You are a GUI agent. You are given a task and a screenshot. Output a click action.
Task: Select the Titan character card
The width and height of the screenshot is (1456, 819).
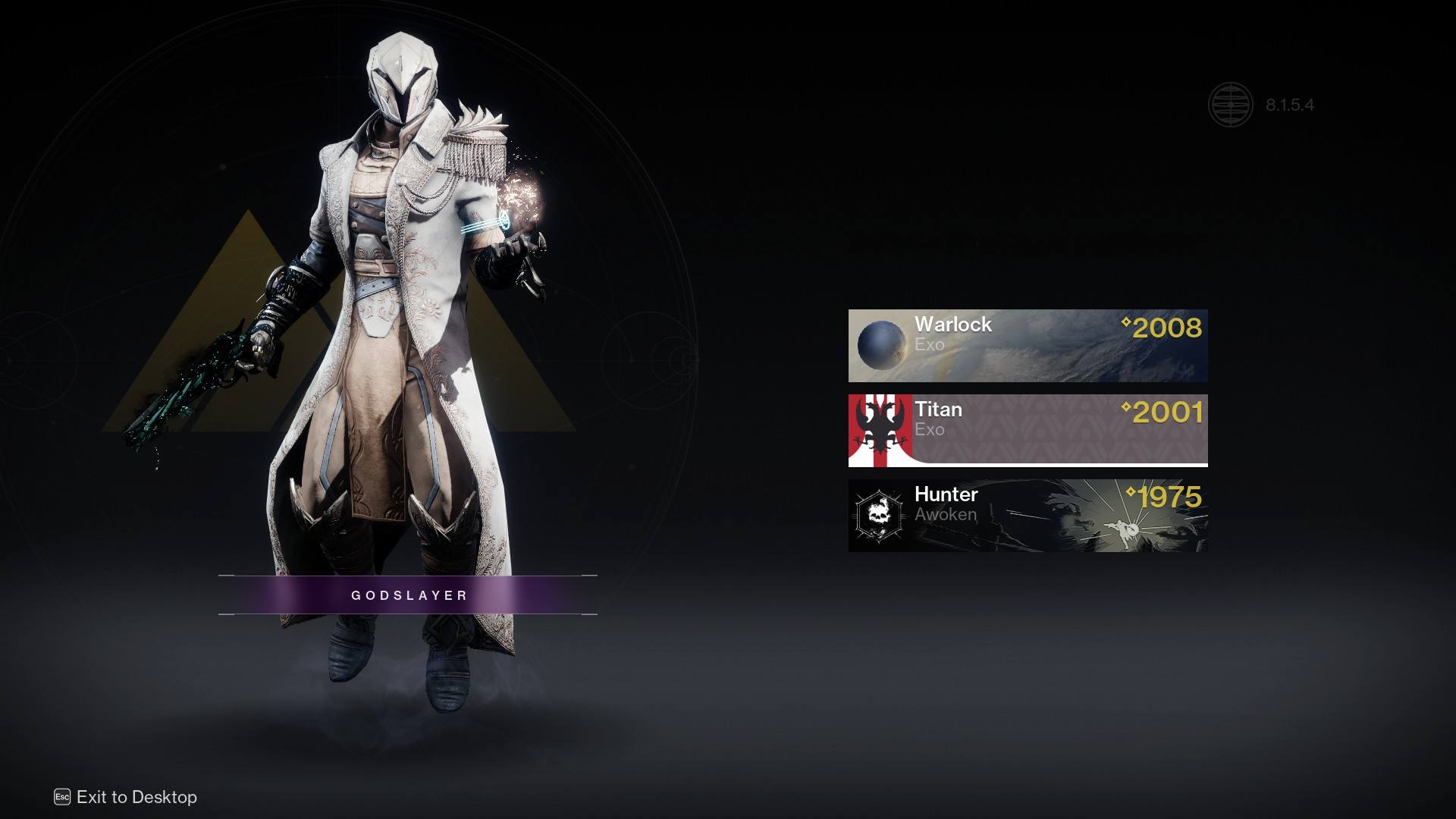(1025, 430)
